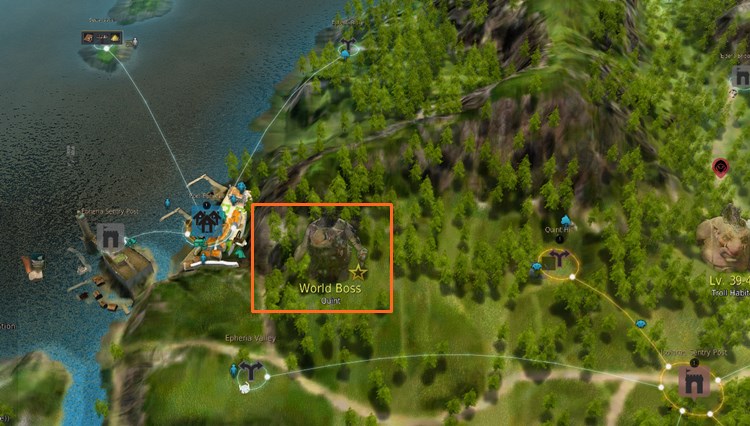Viewport: 750px width, 426px height.
Task: Select the Troll Habitat monster zone marker
Action: click(x=726, y=242)
